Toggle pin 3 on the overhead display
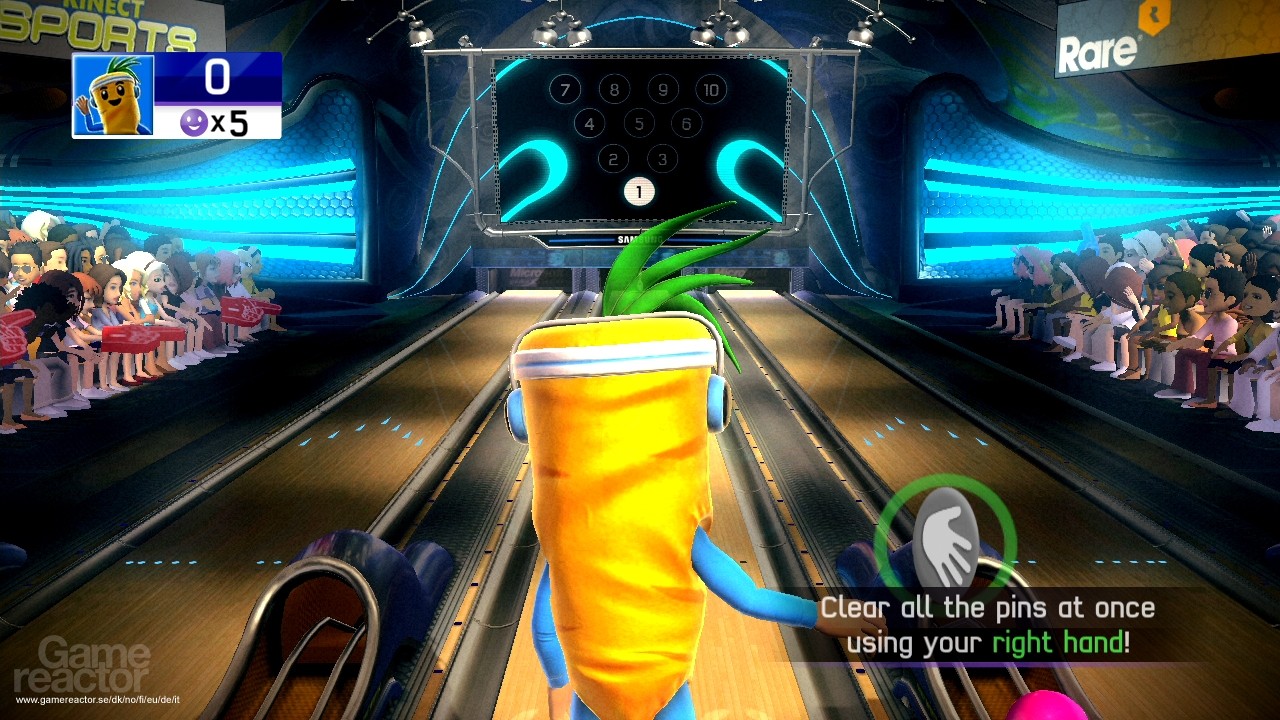1280x720 pixels. point(662,158)
